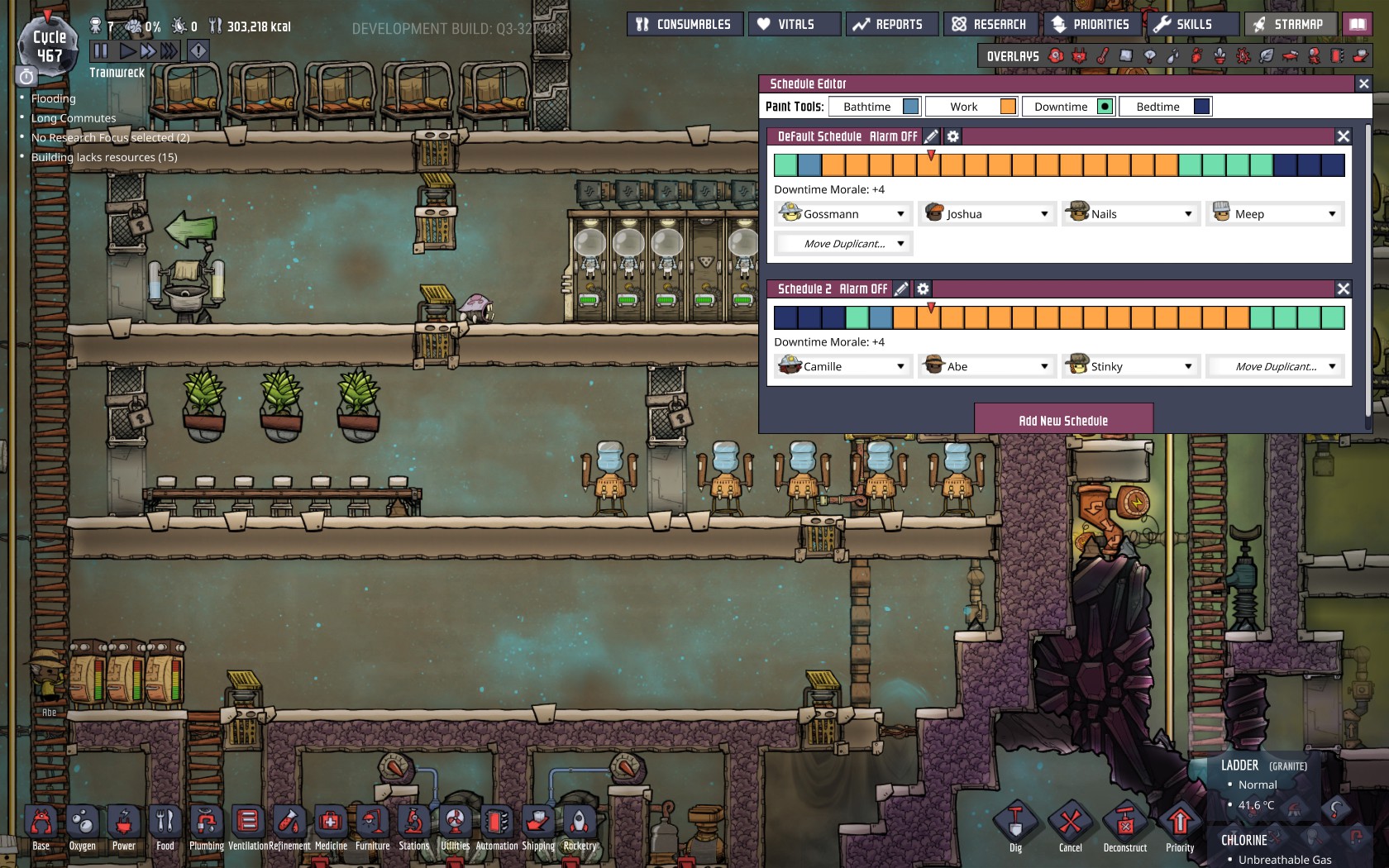Pause the game
The width and height of the screenshot is (1389, 868).
[x=101, y=50]
